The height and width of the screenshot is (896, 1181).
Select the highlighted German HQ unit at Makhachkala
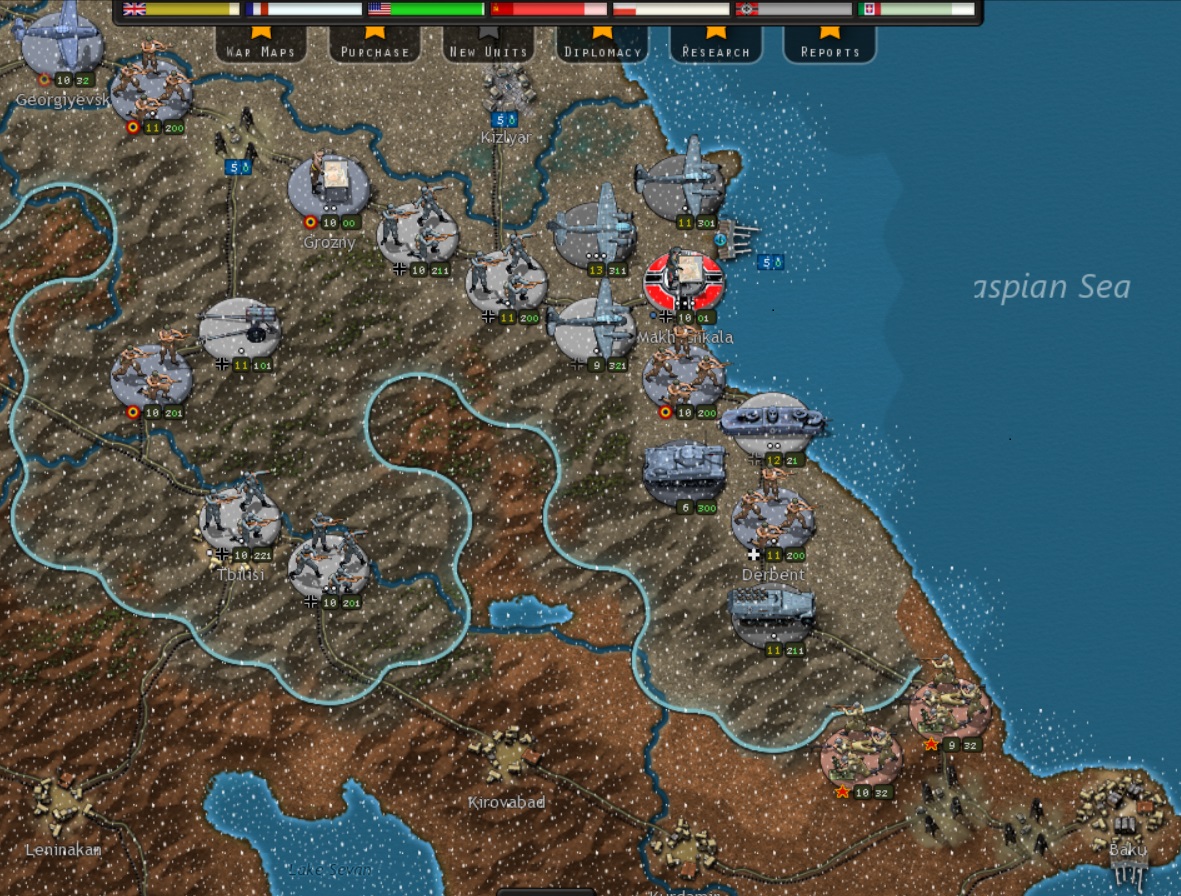[x=685, y=281]
